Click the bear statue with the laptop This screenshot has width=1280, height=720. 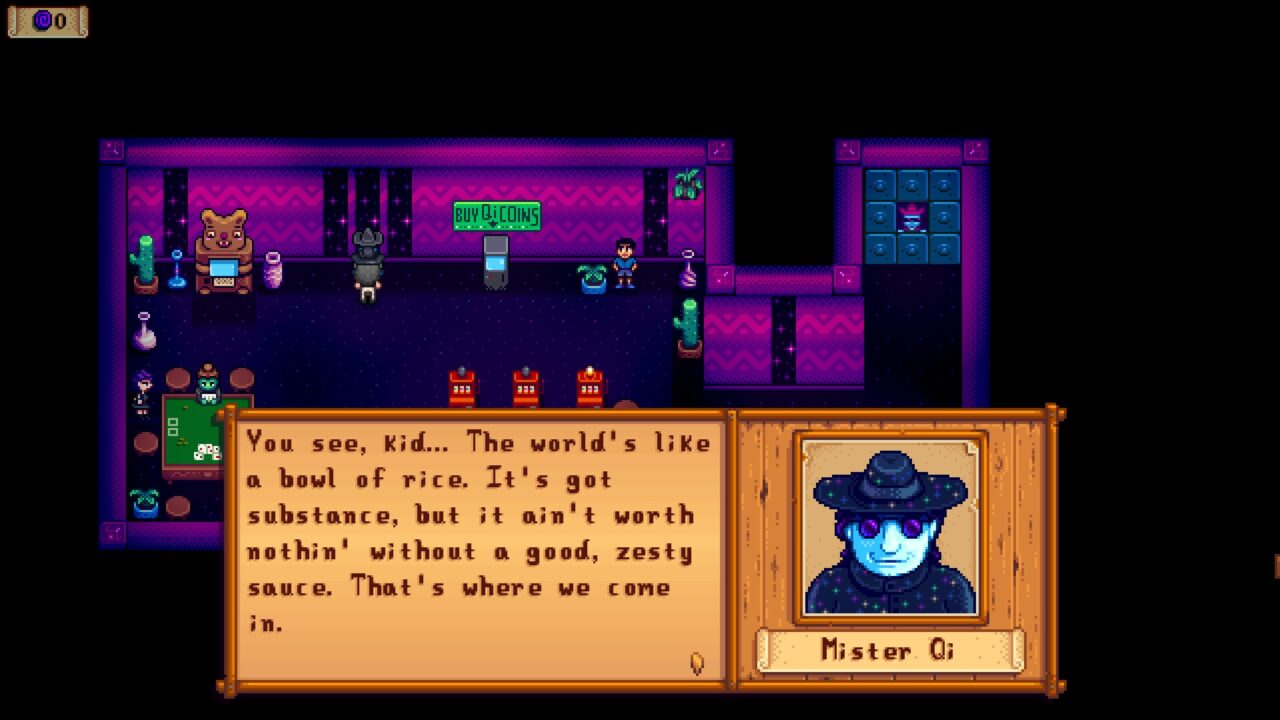[224, 252]
